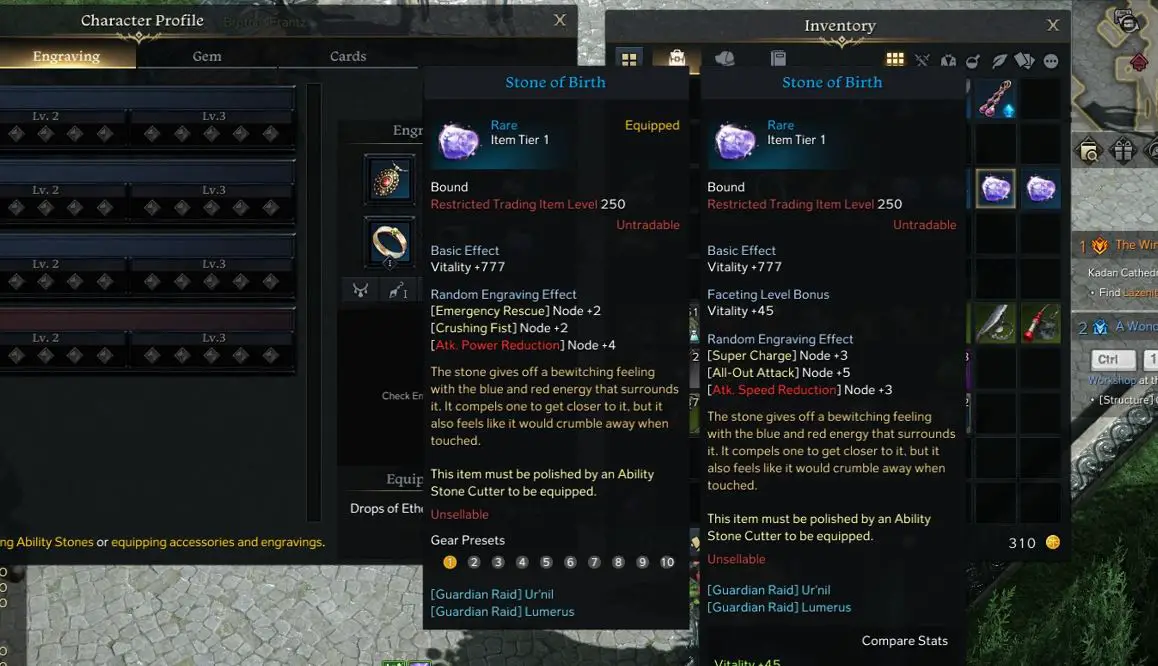Open the gift box icon near minimap
This screenshot has width=1158, height=666.
point(1123,151)
